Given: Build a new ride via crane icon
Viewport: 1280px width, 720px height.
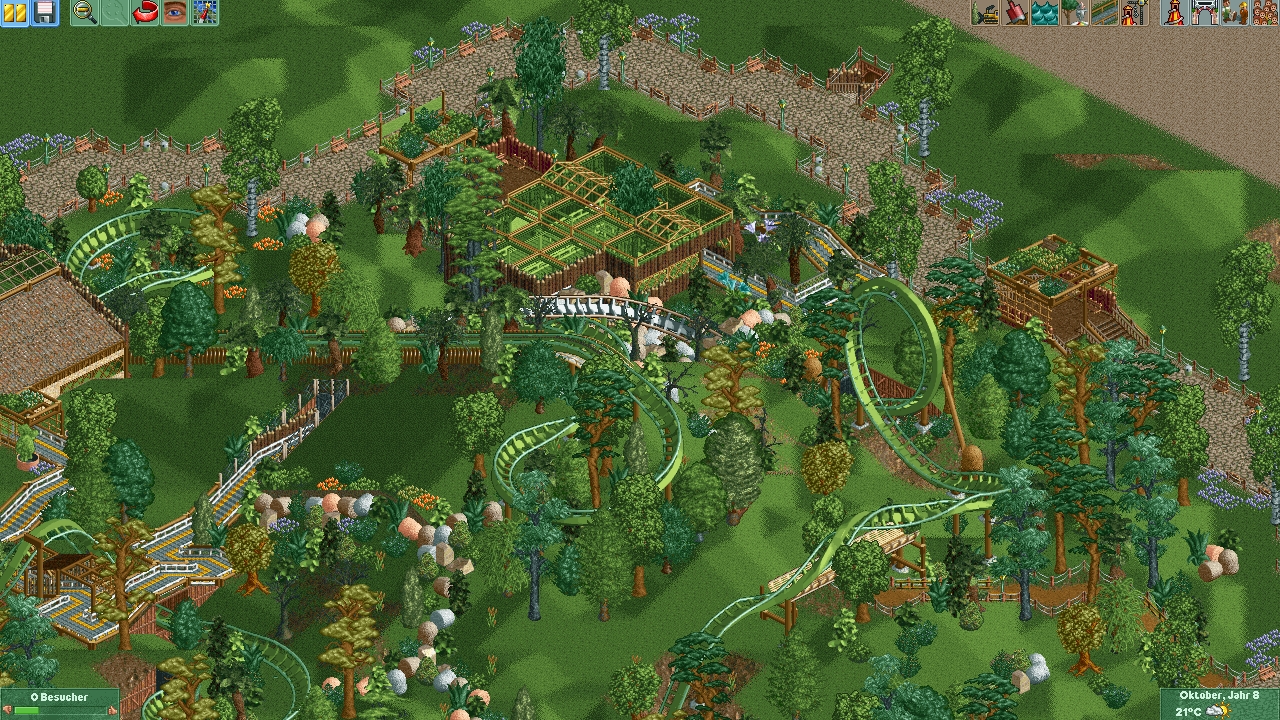Looking at the screenshot, I should 1134,12.
